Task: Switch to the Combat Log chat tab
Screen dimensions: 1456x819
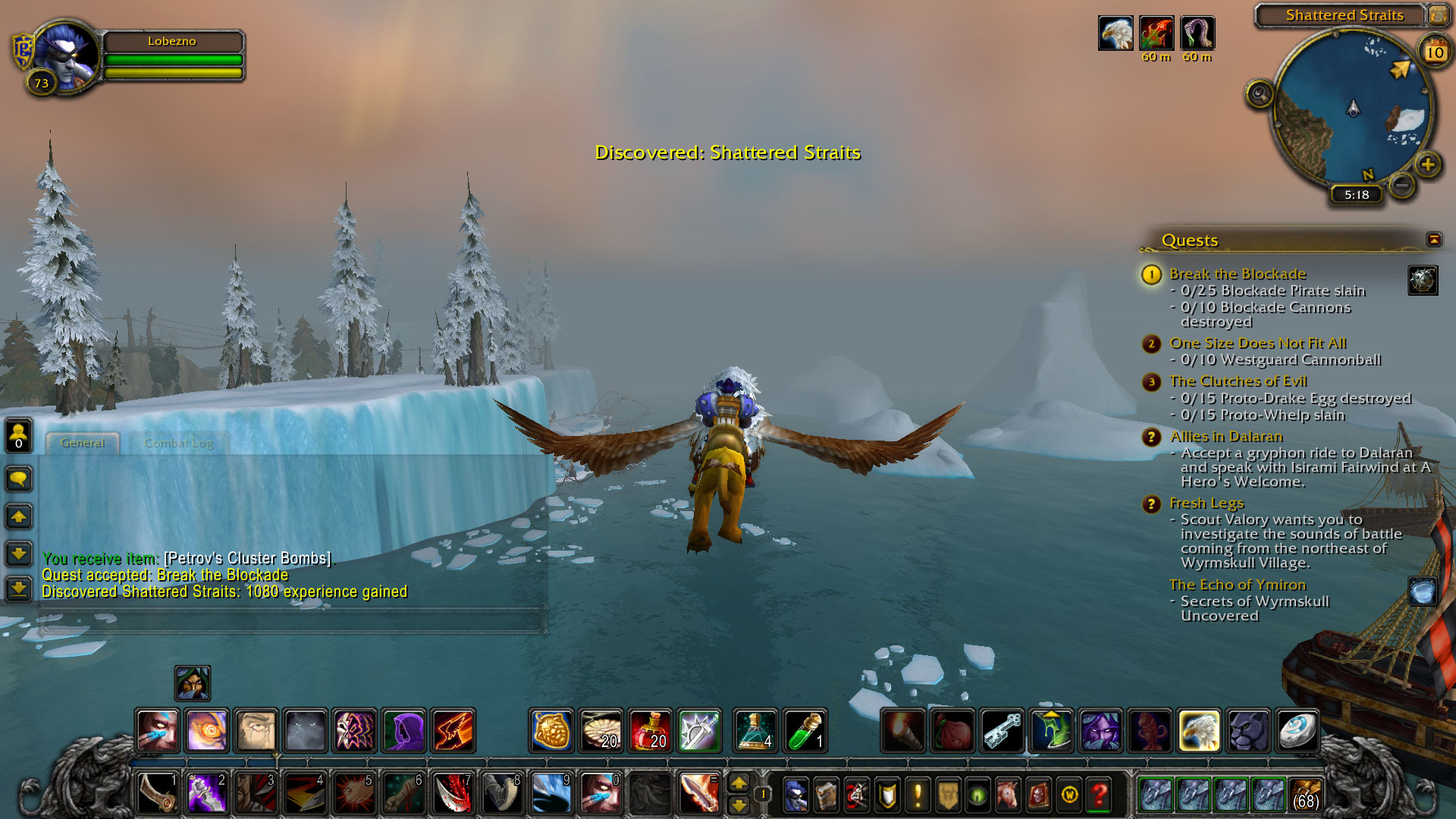Action: click(178, 443)
